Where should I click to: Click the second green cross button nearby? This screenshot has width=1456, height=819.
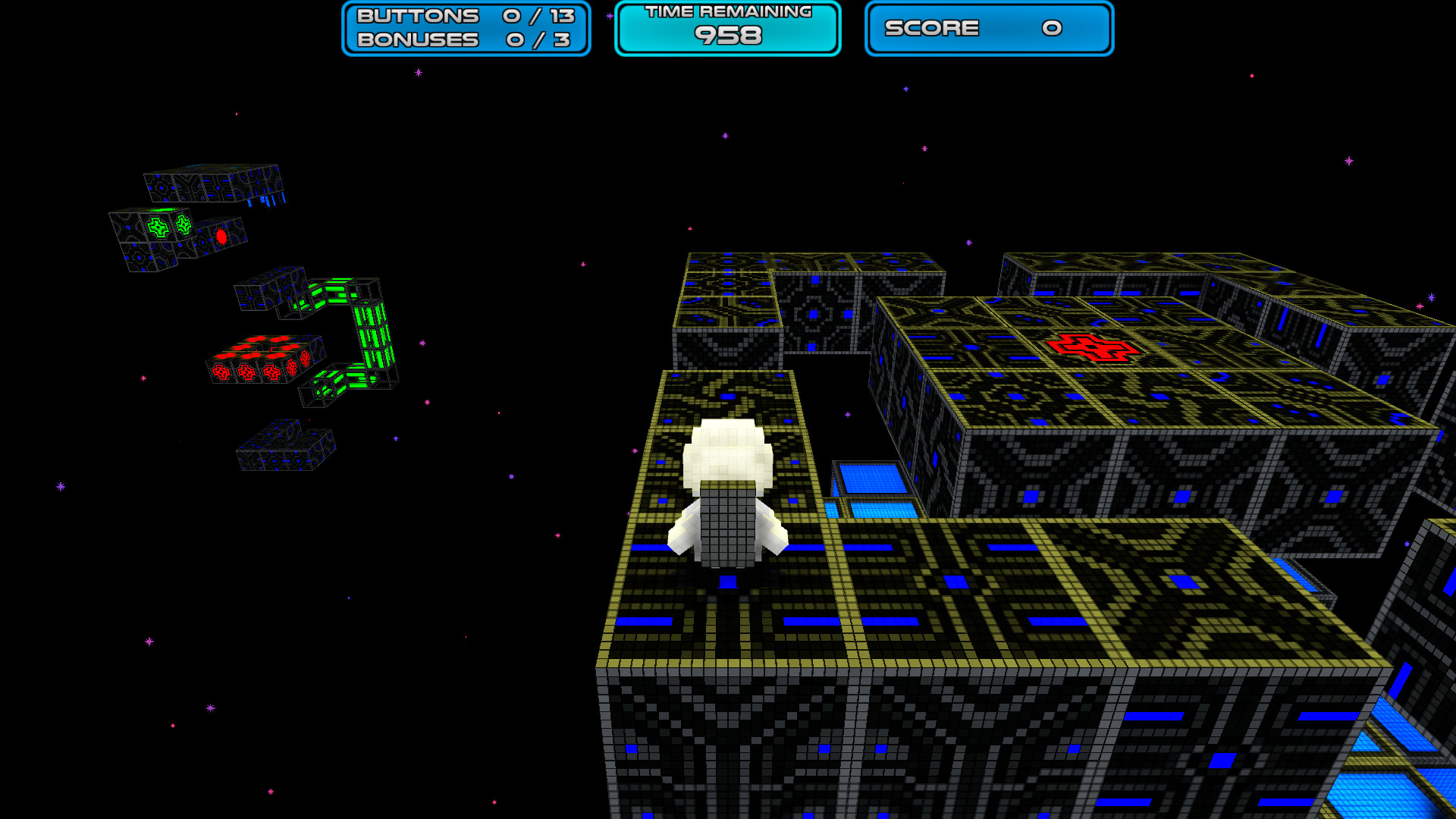click(x=184, y=224)
